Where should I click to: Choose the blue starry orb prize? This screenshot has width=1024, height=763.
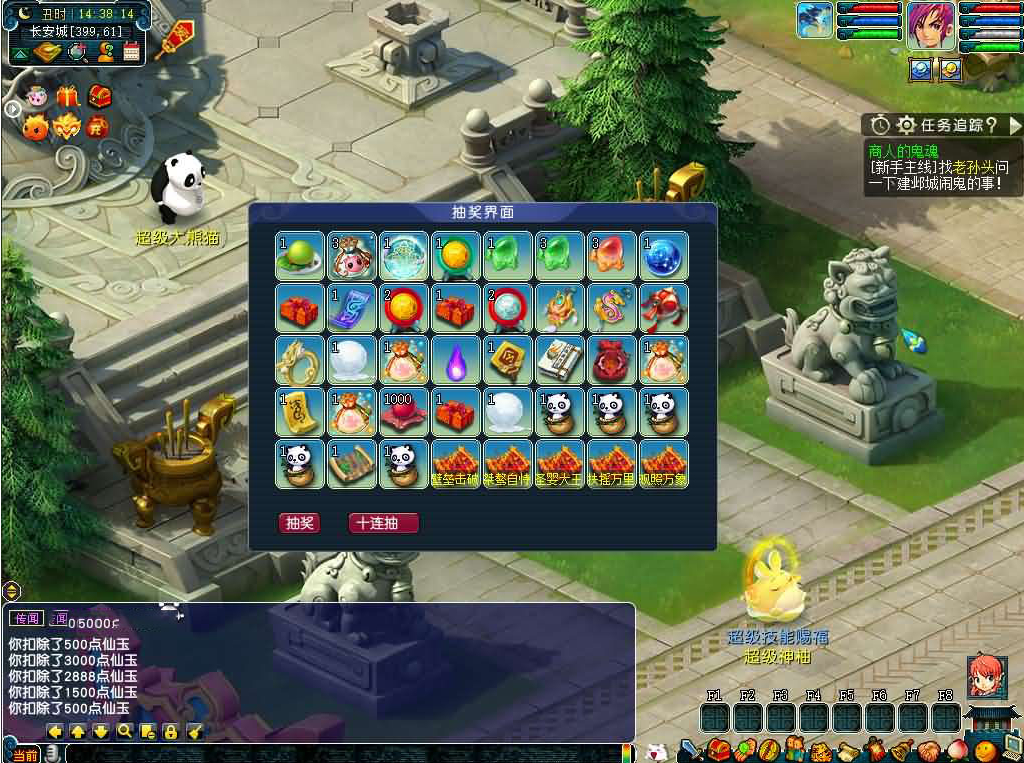[x=664, y=257]
